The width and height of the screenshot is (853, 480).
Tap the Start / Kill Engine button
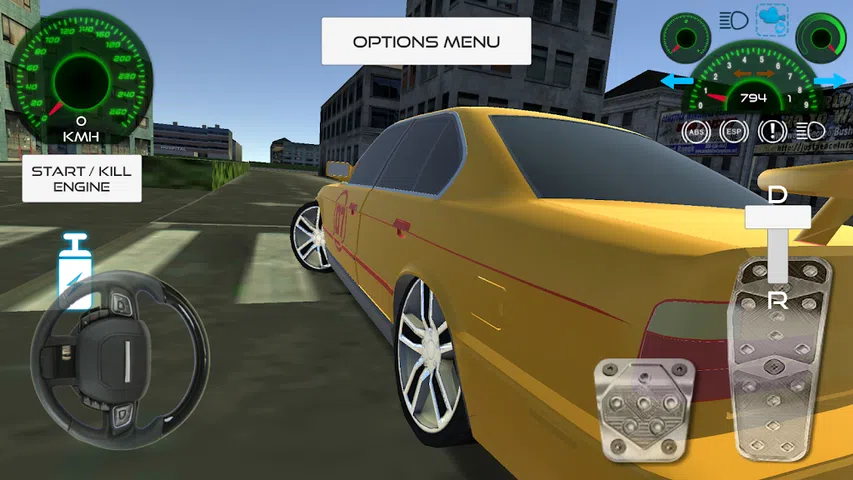(x=82, y=179)
